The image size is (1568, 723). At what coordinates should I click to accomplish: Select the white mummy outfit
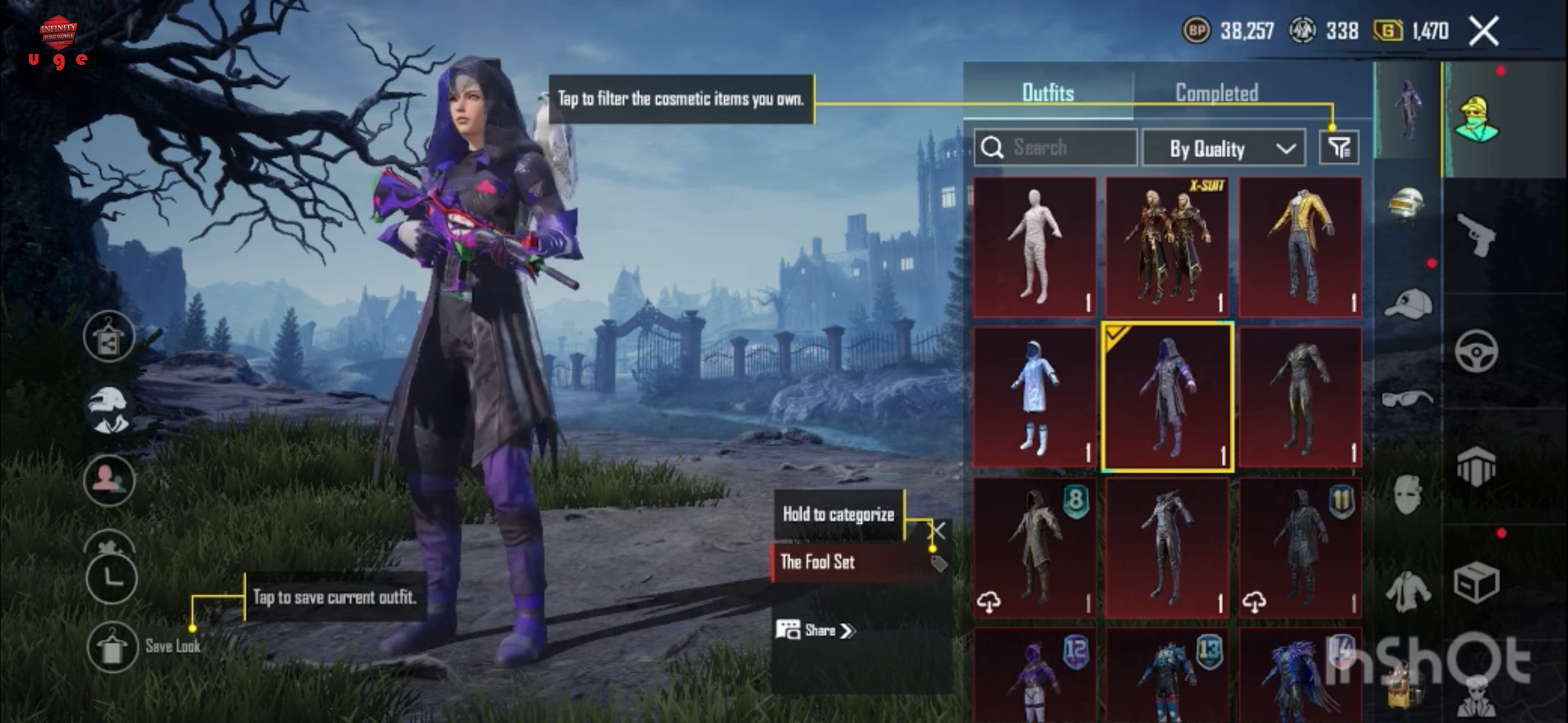(1034, 247)
